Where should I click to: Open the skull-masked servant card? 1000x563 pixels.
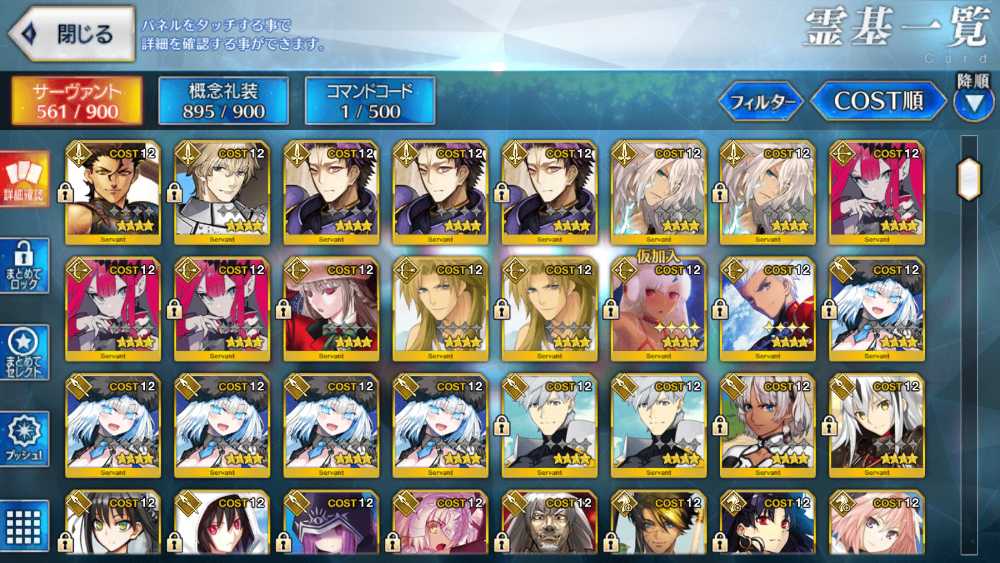tap(549, 525)
